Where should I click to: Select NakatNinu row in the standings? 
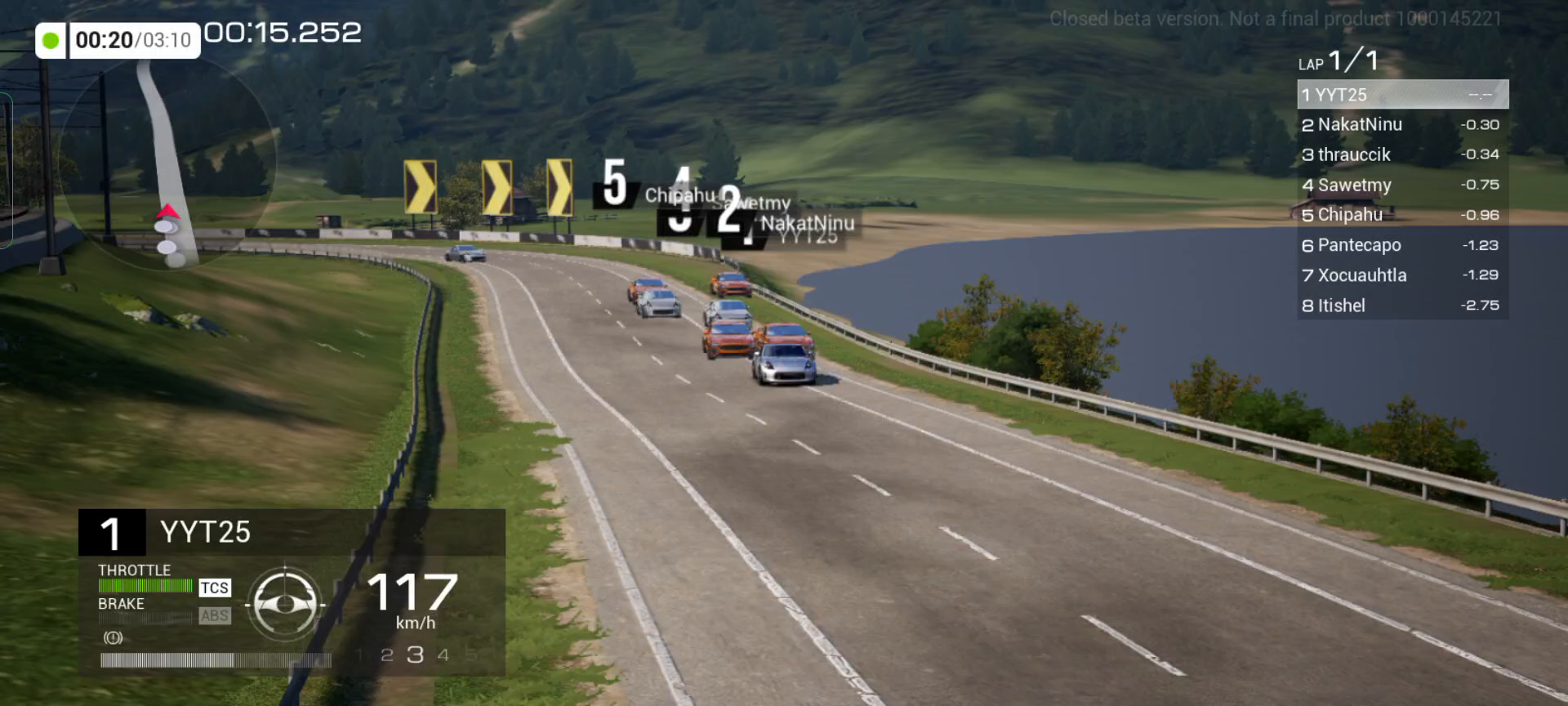click(x=1401, y=125)
